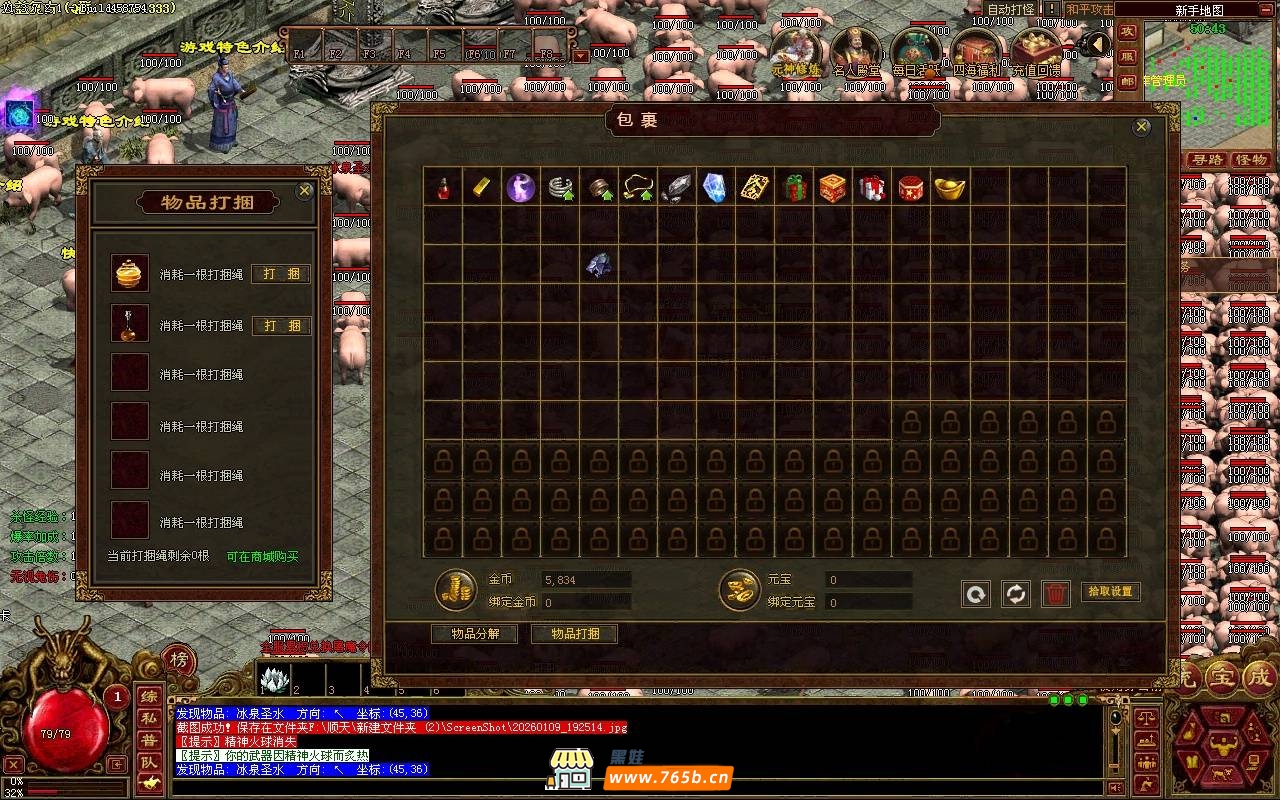The image size is (1280, 800).
Task: Bundle the golden pot item with 打捆
Action: point(281,274)
